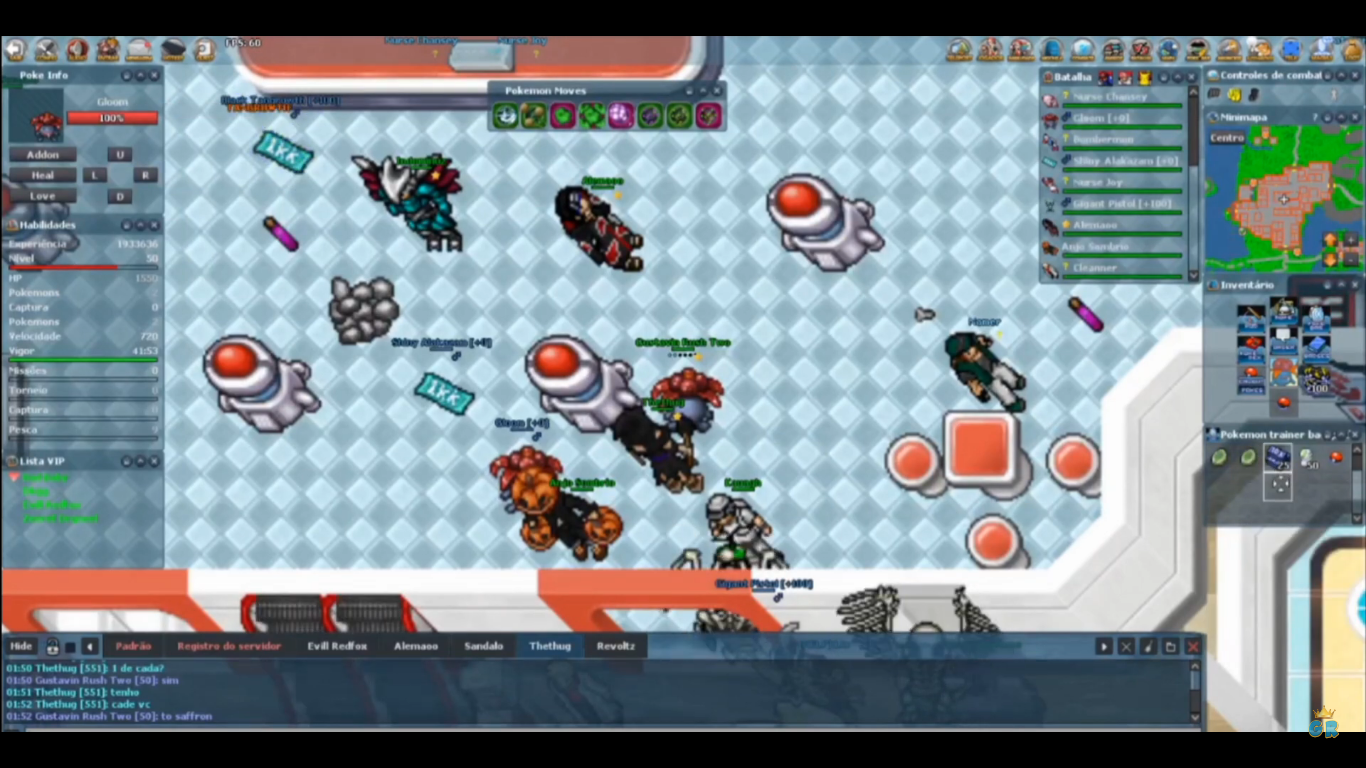Image resolution: width=1366 pixels, height=768 pixels.
Task: Activate the first Pokemon move icon
Action: [x=505, y=116]
